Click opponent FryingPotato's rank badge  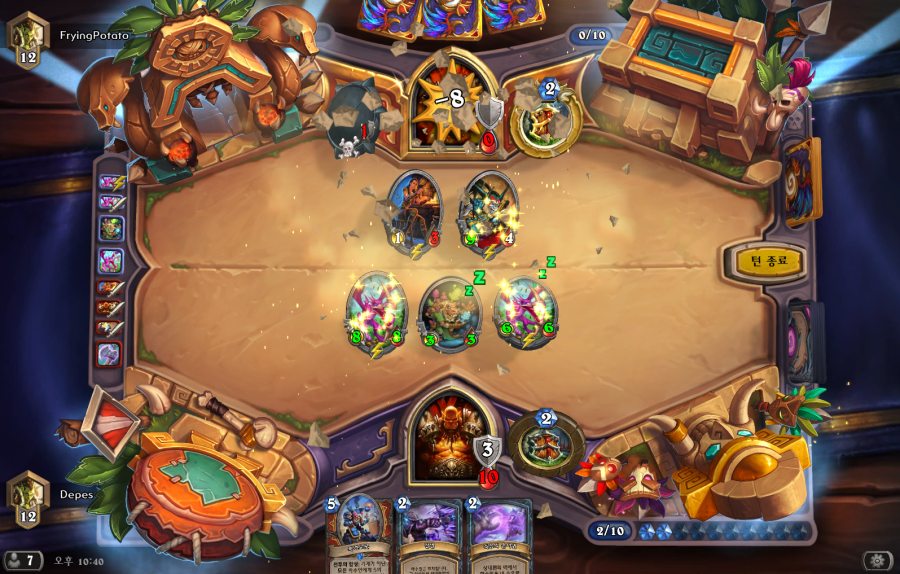(x=28, y=37)
